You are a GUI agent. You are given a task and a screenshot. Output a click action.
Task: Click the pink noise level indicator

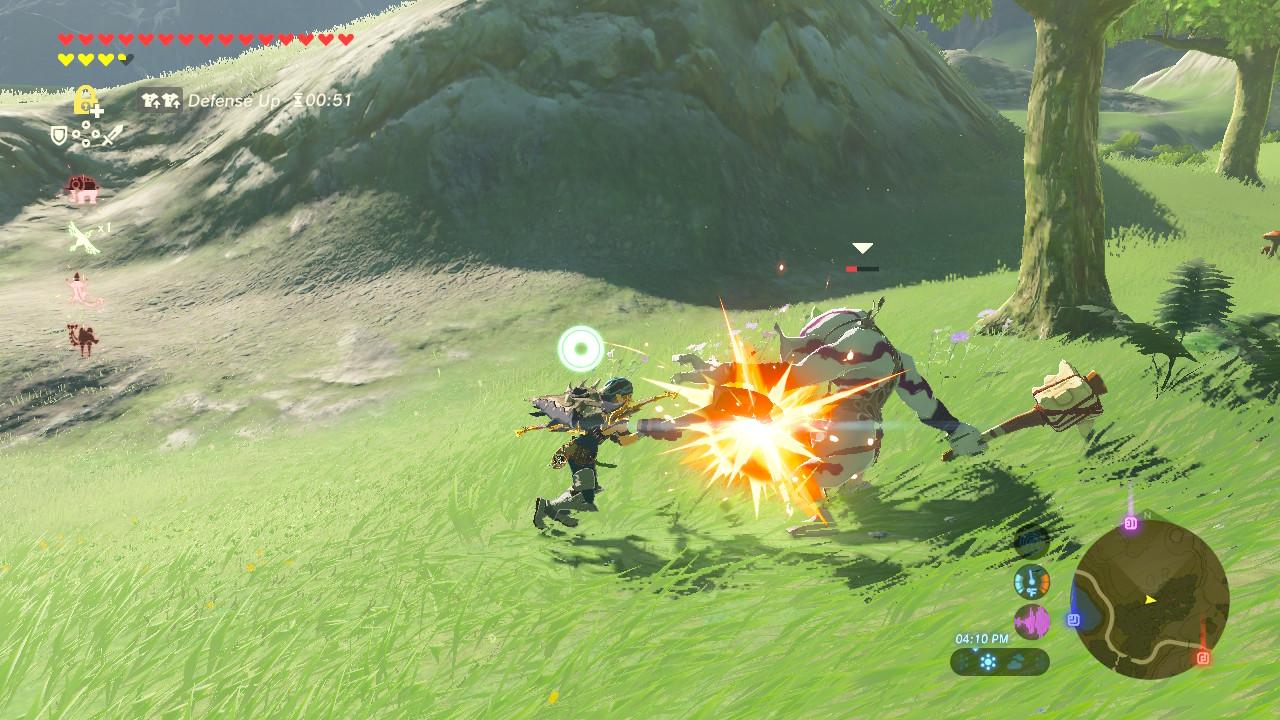pos(1031,622)
